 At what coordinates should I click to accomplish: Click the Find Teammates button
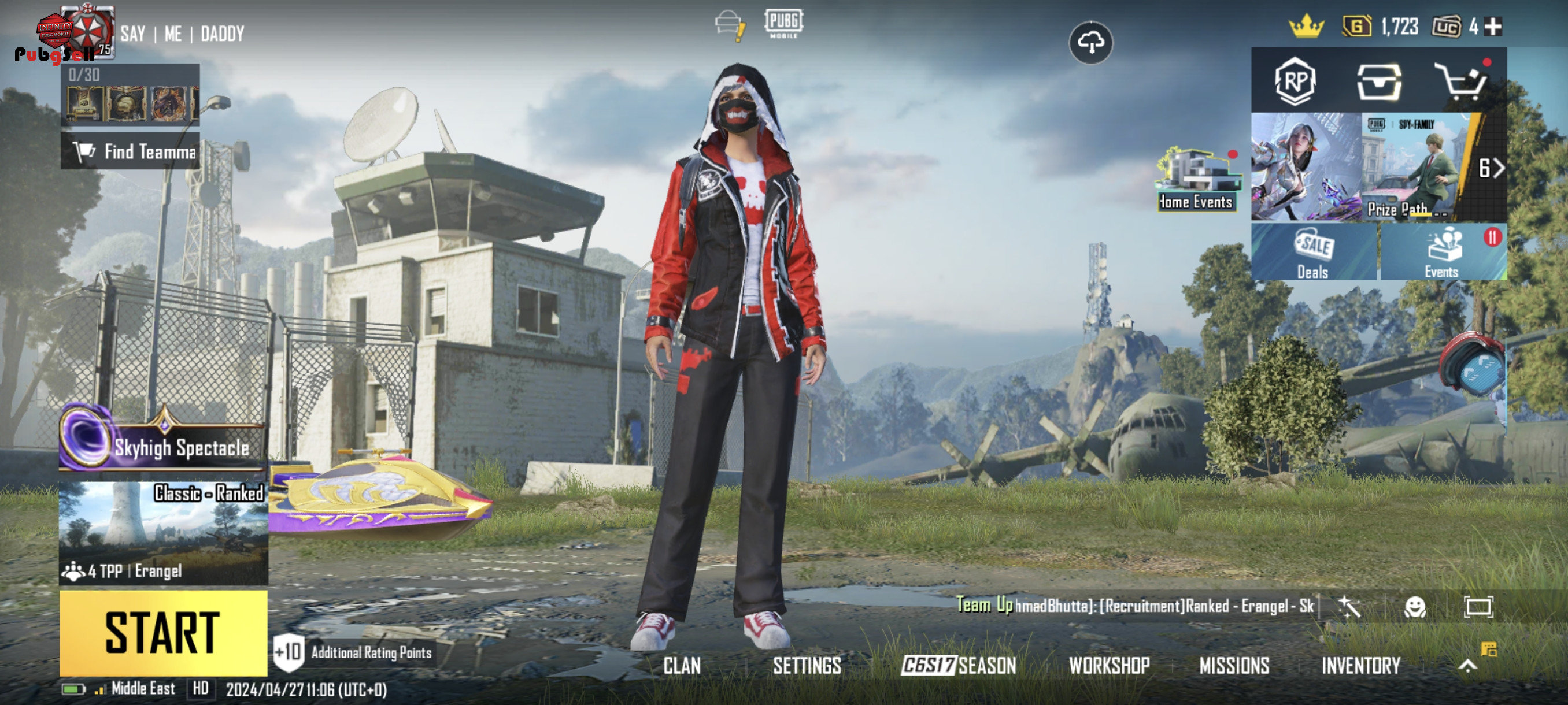click(130, 151)
